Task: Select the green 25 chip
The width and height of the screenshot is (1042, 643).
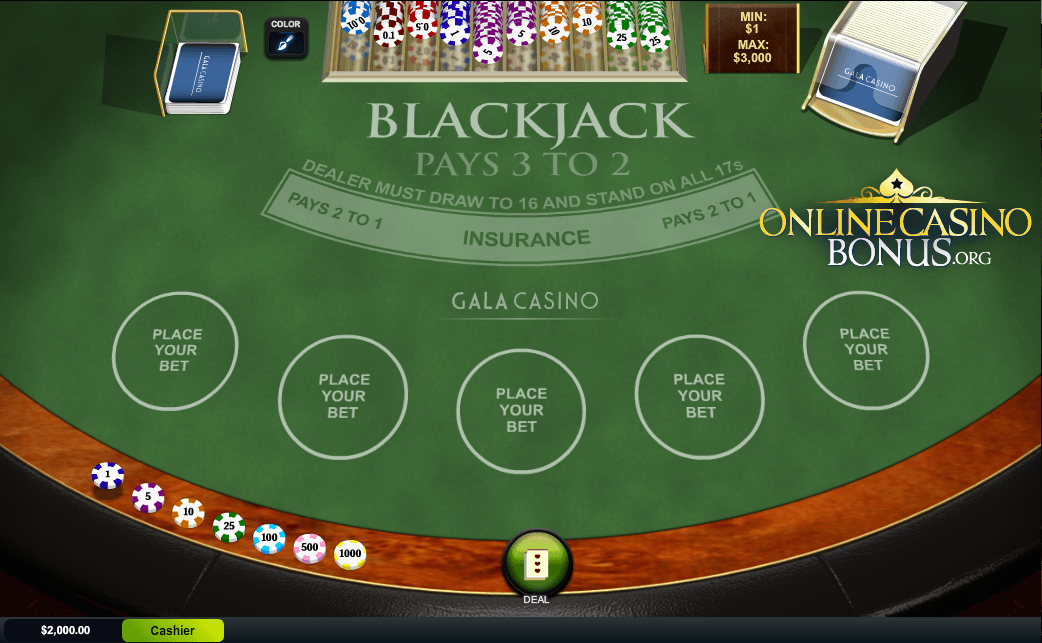Action: [x=229, y=527]
